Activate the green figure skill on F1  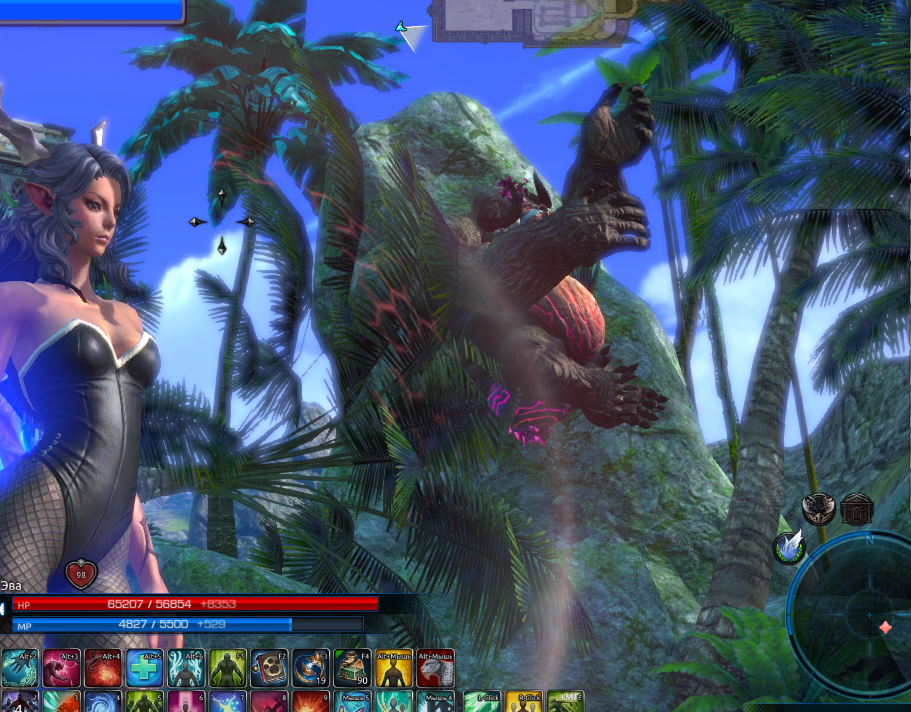(x=227, y=666)
